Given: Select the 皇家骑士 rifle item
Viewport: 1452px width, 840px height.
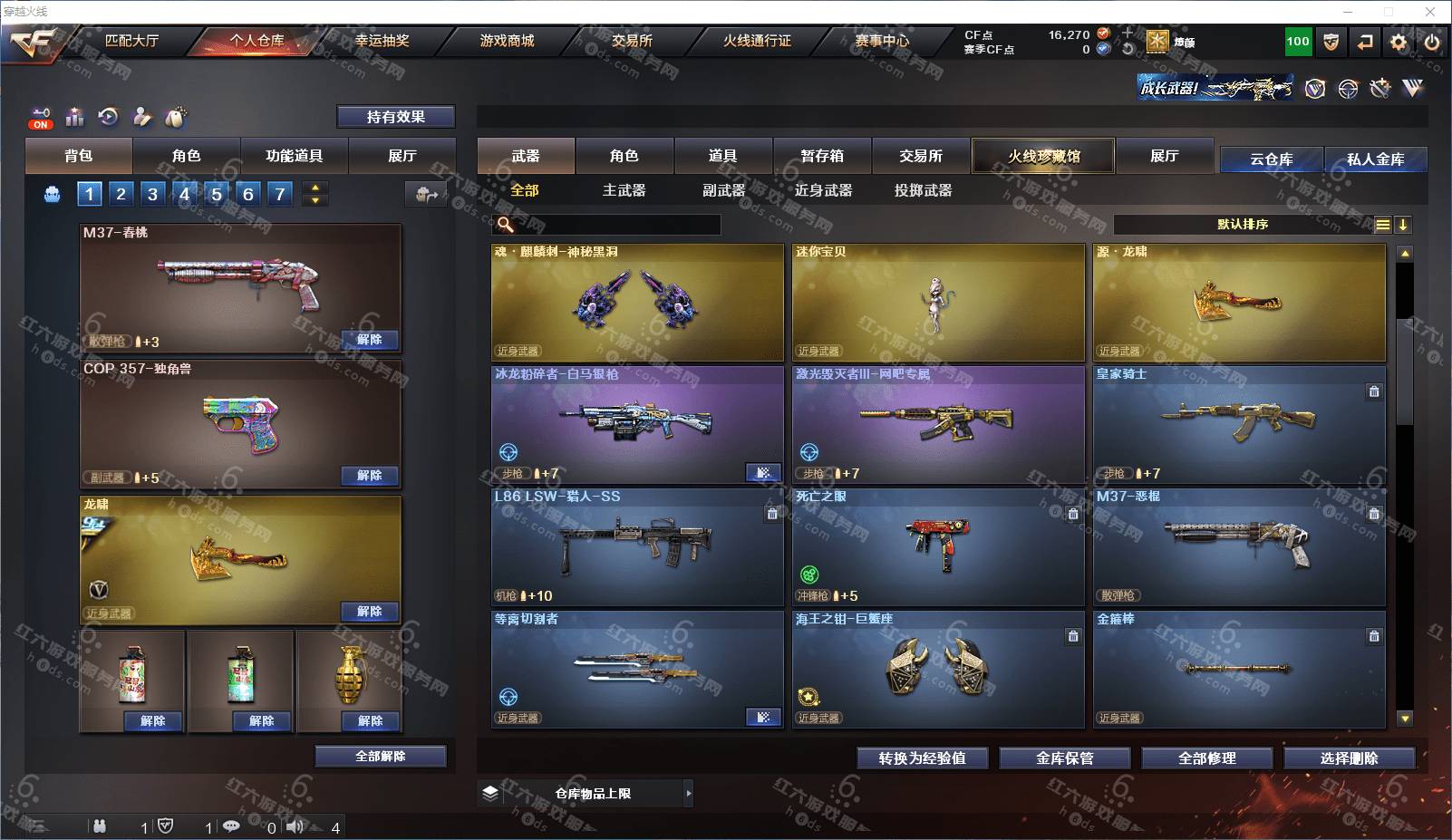Looking at the screenshot, I should pyautogui.click(x=1239, y=424).
